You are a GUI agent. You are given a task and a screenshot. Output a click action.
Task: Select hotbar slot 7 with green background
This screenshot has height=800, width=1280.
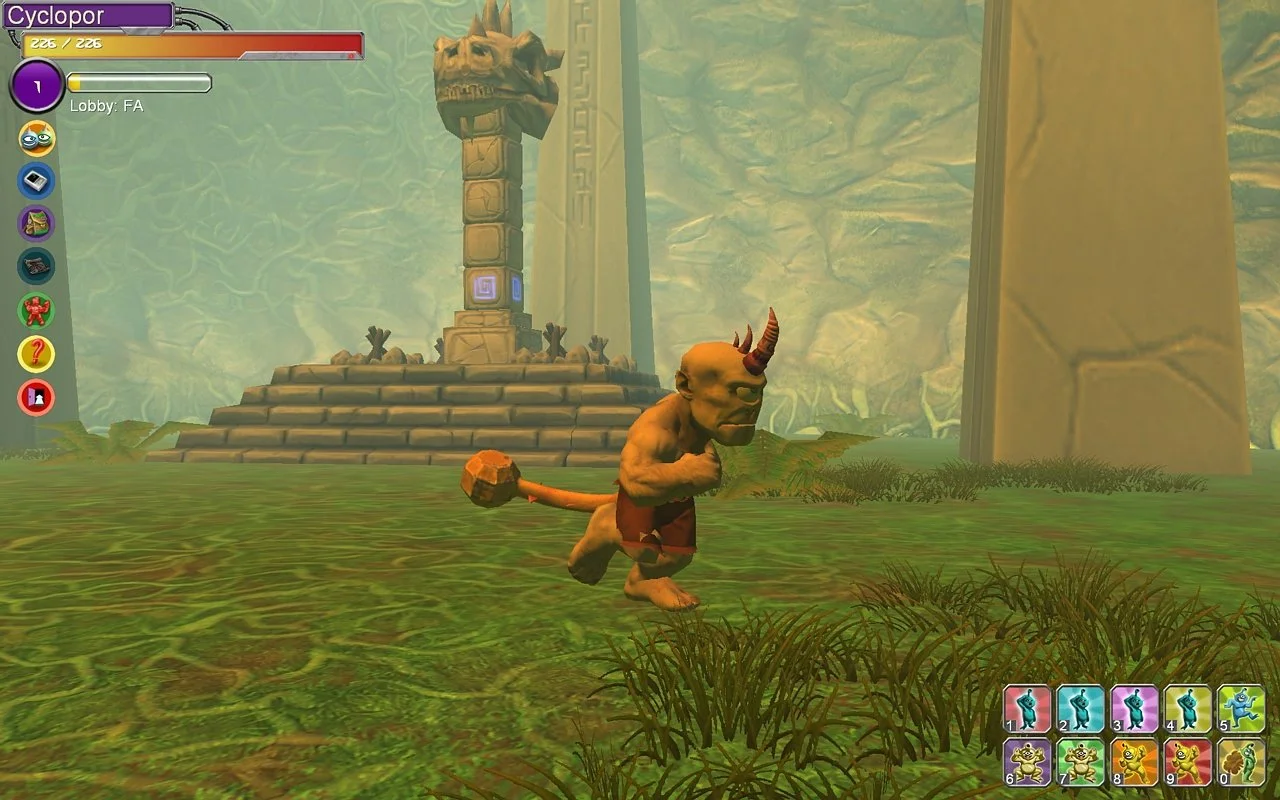pos(1081,762)
